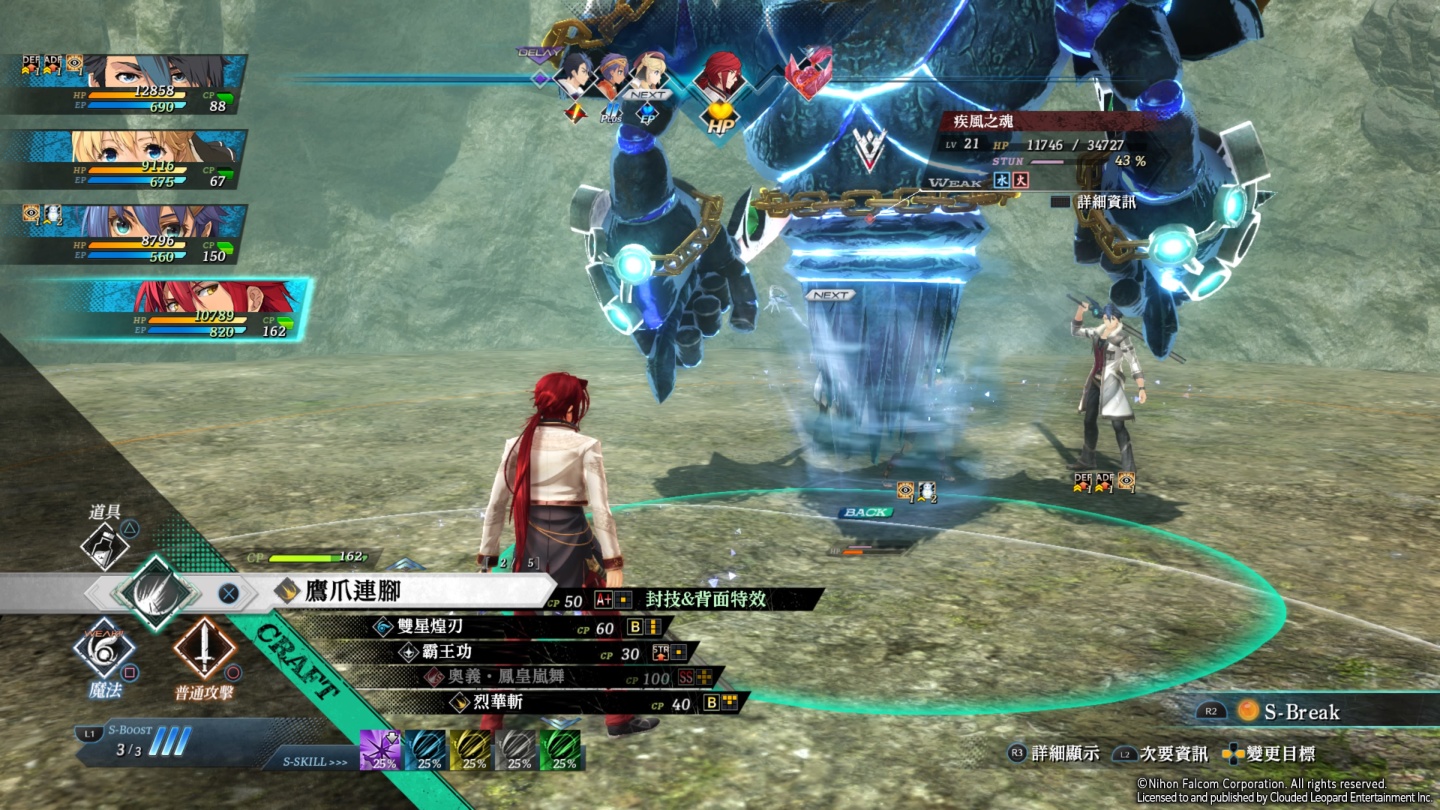Viewport: 1440px width, 810px height.
Task: Activate the green S-Skill icon
Action: point(561,750)
